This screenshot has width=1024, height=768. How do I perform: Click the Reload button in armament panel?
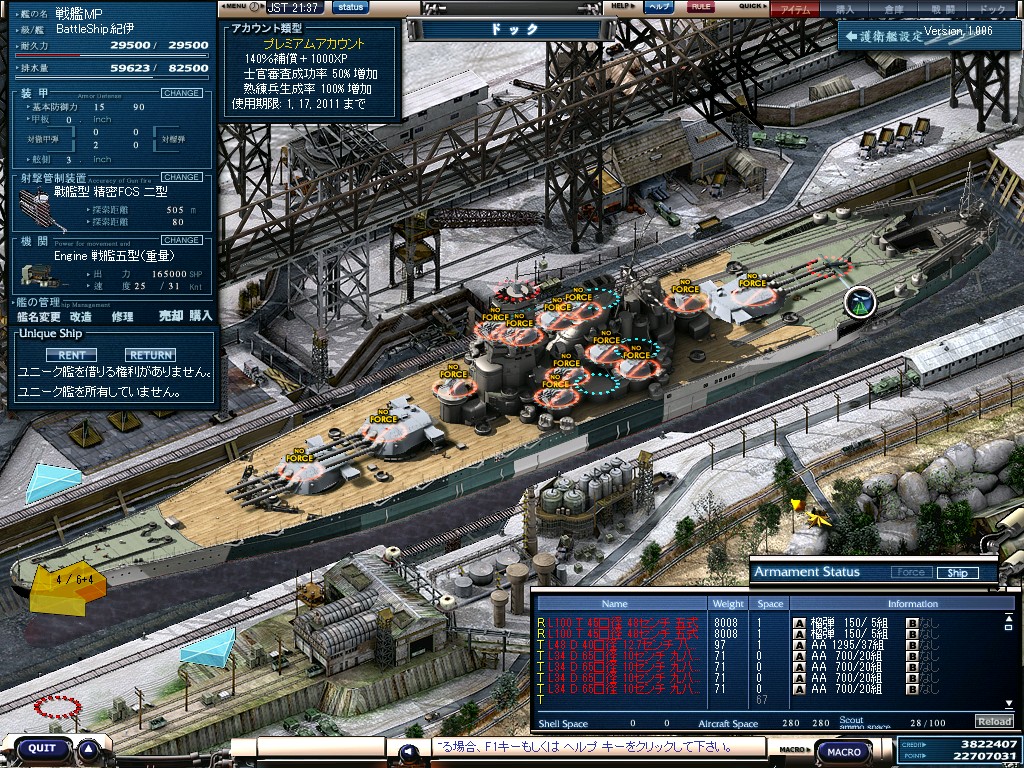tap(994, 721)
